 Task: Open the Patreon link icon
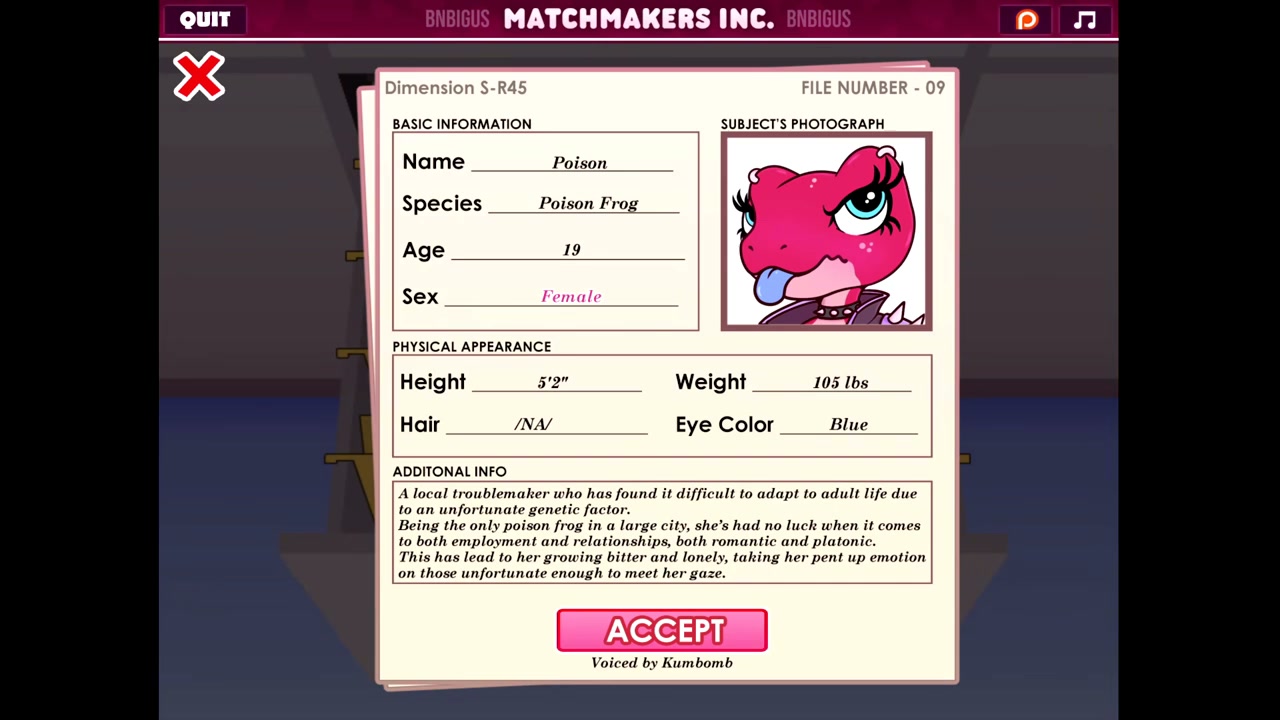1027,20
